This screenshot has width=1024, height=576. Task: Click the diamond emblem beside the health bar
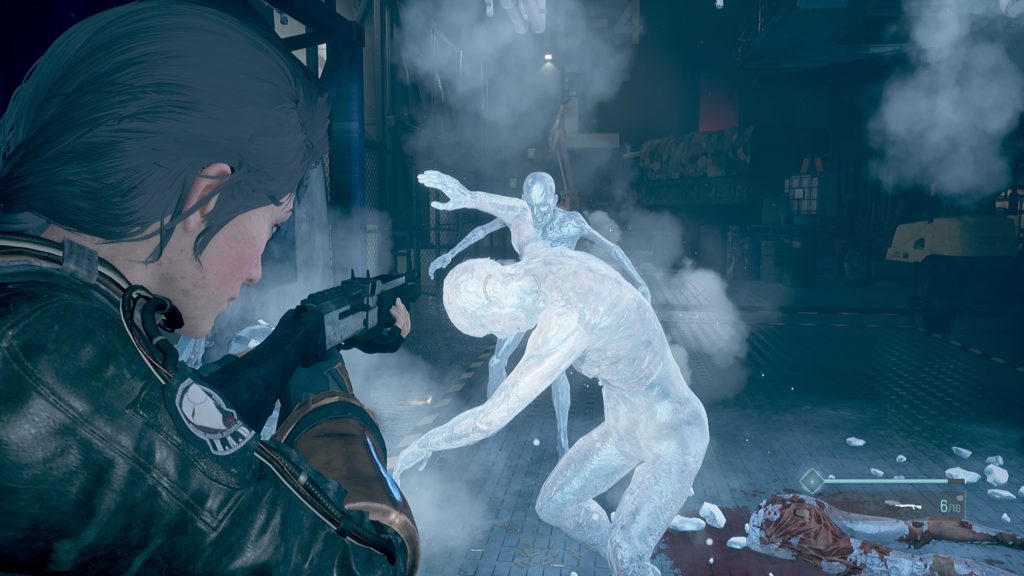812,481
